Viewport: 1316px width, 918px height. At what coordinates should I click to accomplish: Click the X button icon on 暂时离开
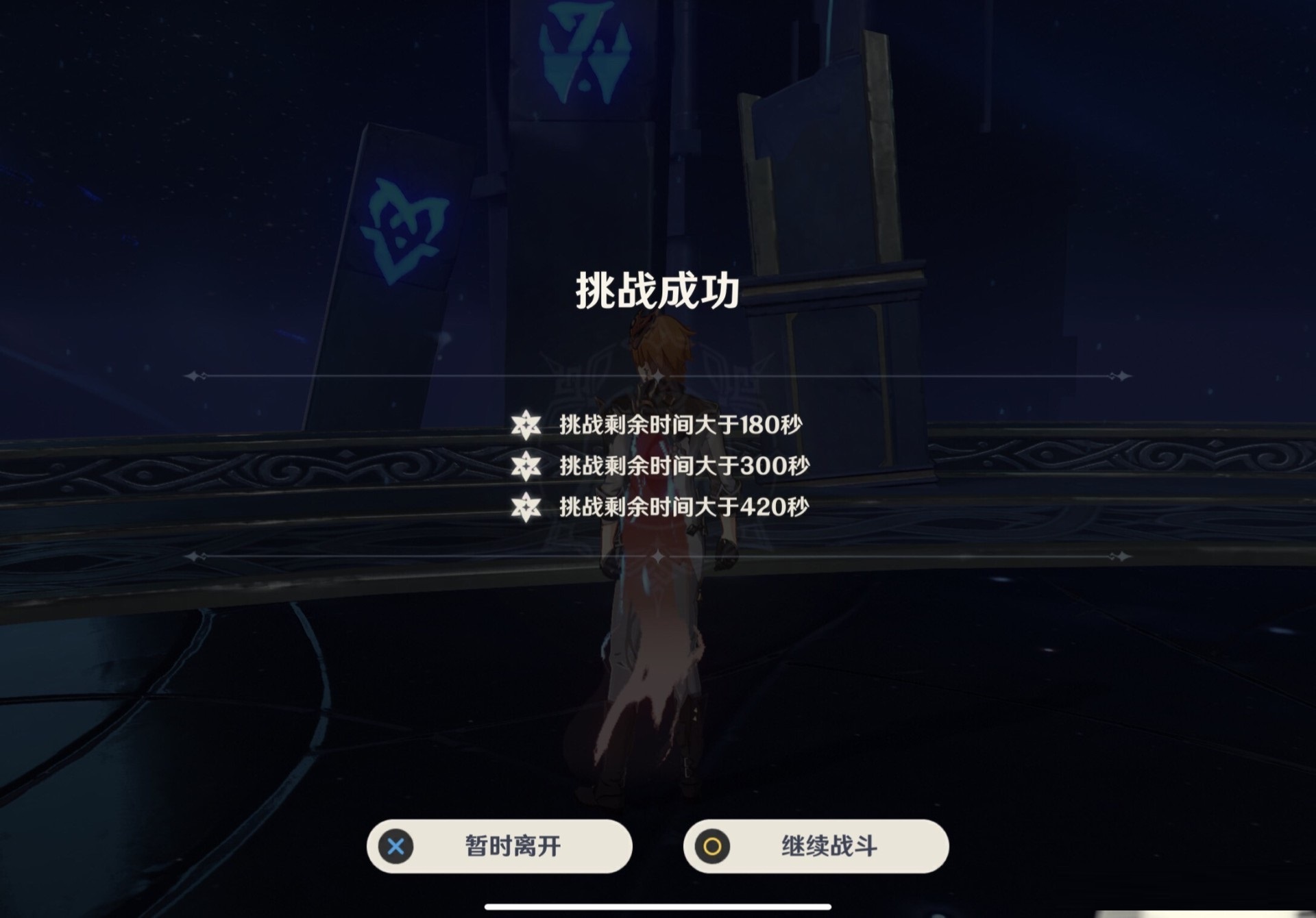tap(395, 847)
